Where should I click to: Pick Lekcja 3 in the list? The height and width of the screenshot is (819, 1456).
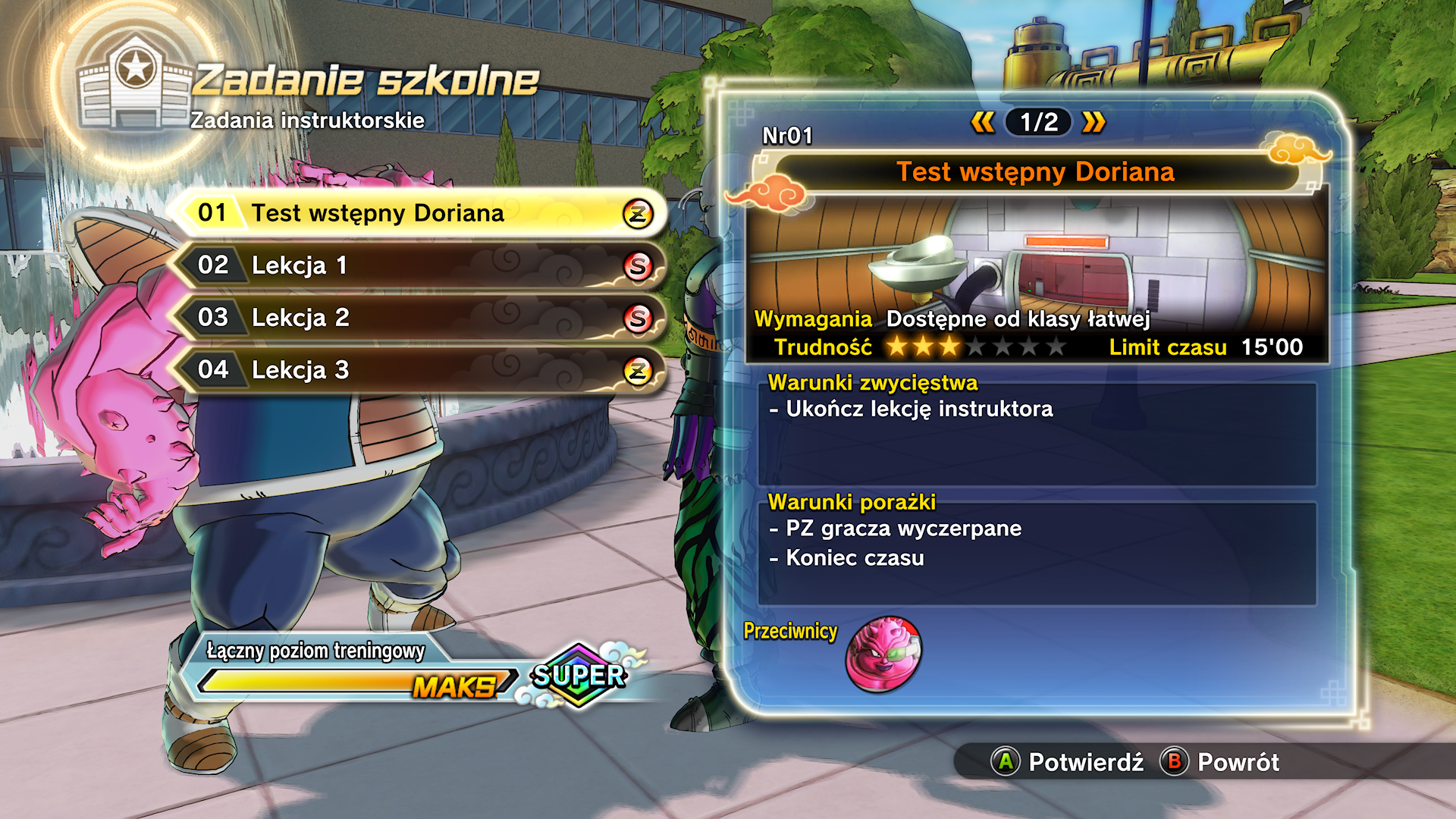tap(417, 370)
